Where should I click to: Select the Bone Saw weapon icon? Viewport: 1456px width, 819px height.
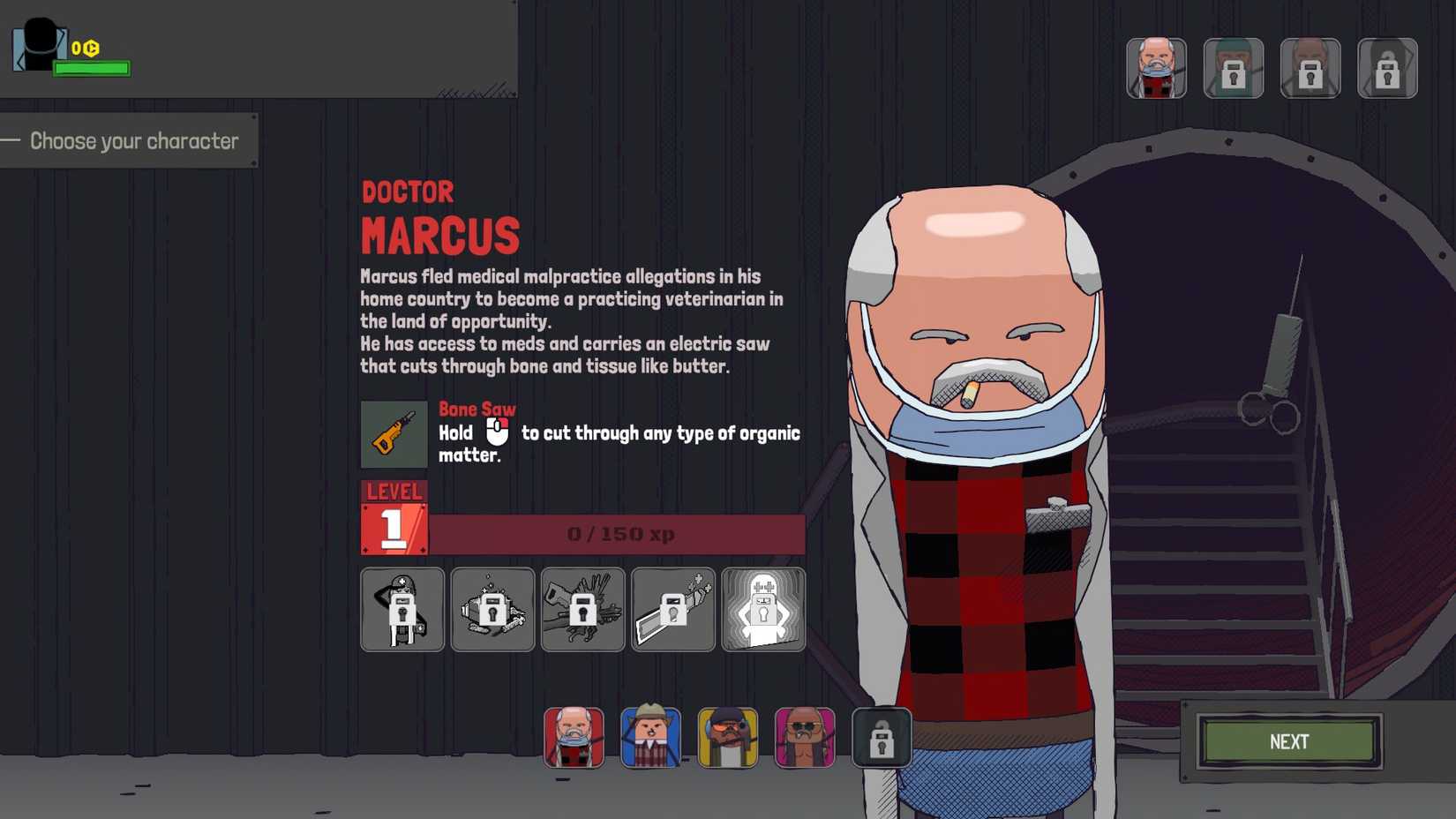[394, 434]
